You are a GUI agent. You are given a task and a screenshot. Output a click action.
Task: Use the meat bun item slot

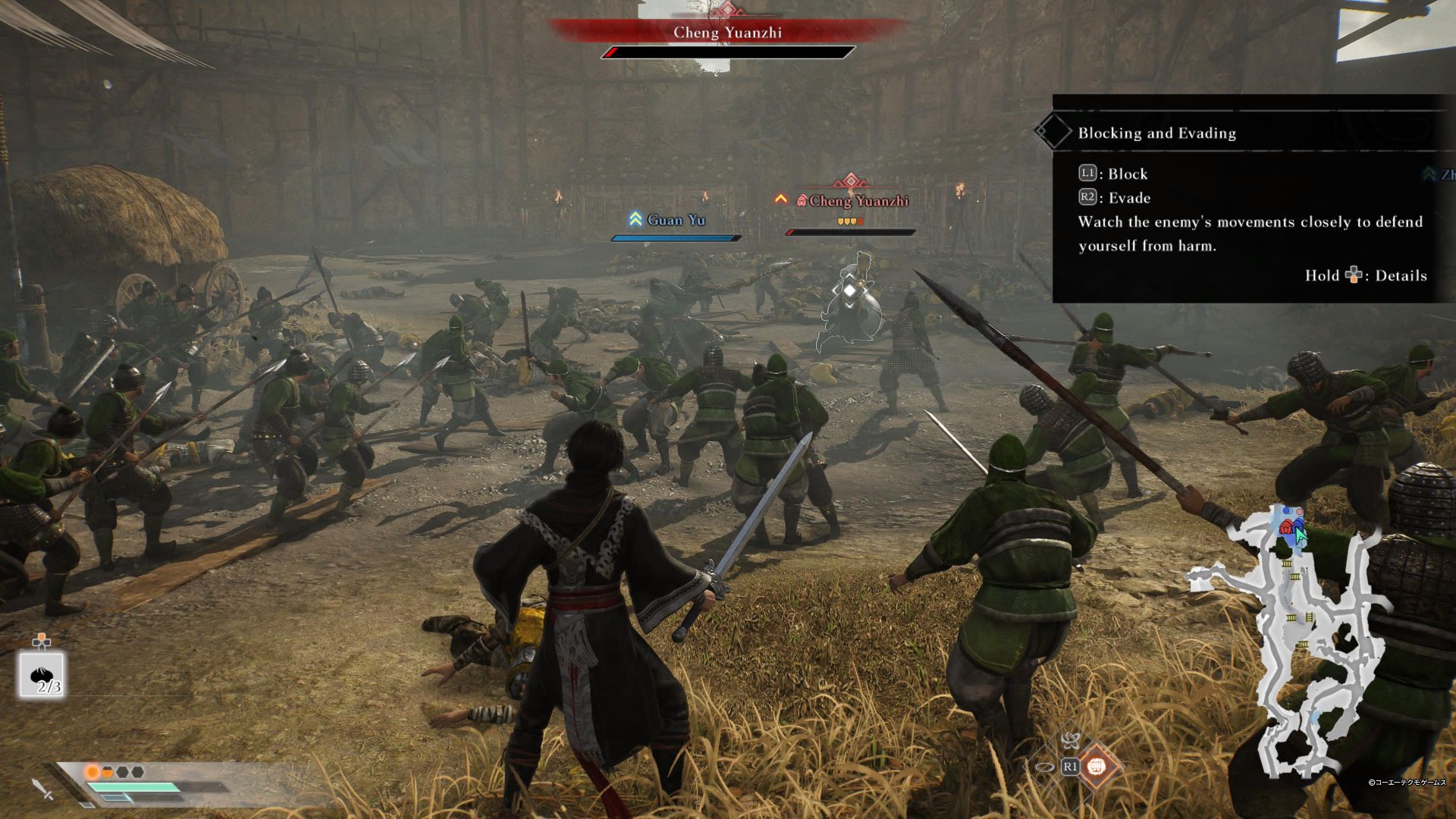tap(42, 675)
